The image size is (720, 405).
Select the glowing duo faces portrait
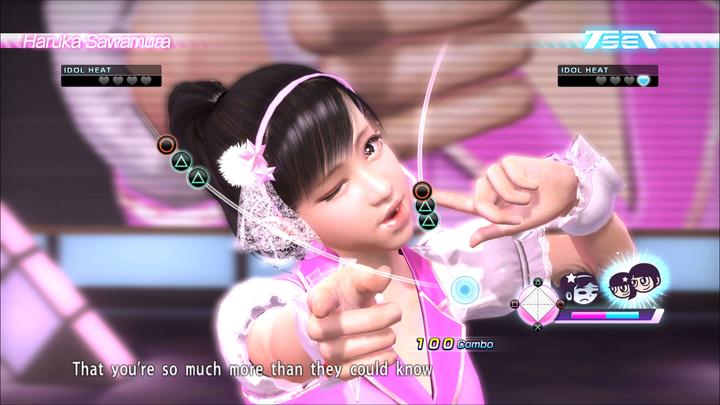coord(628,286)
